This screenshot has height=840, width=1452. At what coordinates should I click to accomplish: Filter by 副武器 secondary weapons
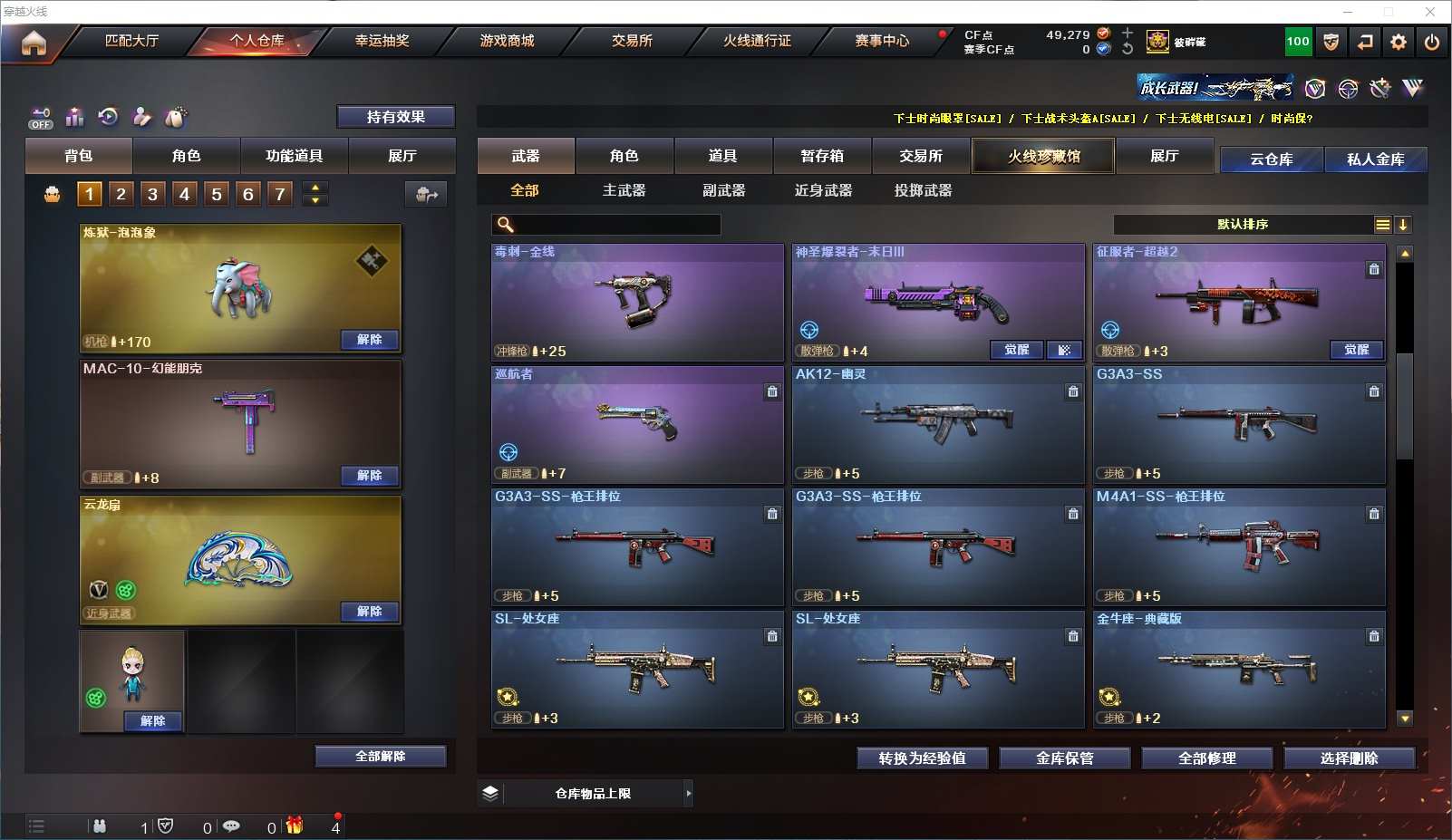(723, 190)
